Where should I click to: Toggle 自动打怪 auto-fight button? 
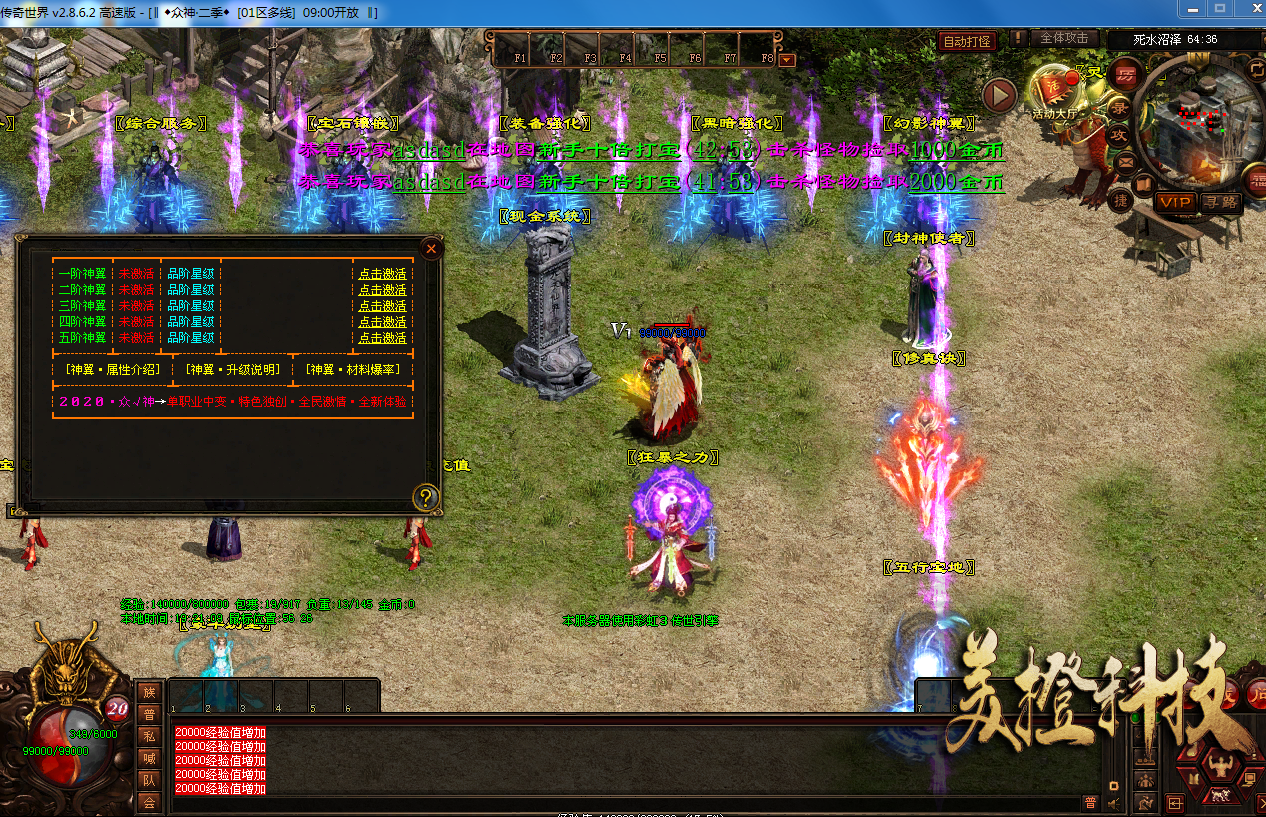967,42
